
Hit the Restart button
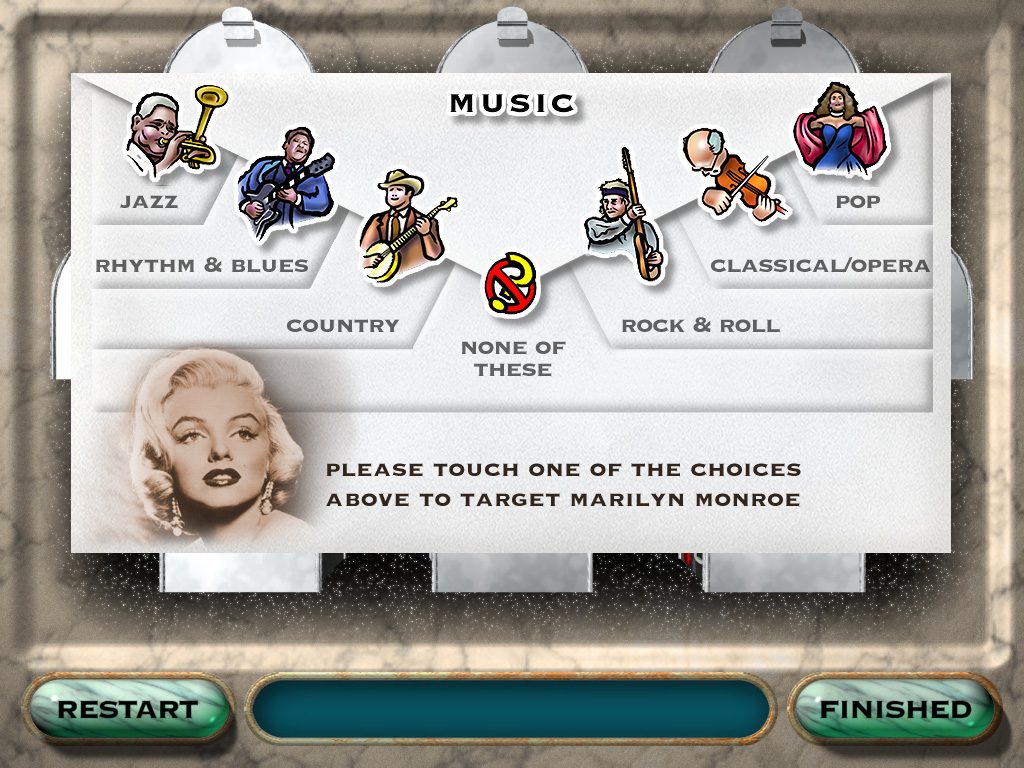(x=127, y=710)
